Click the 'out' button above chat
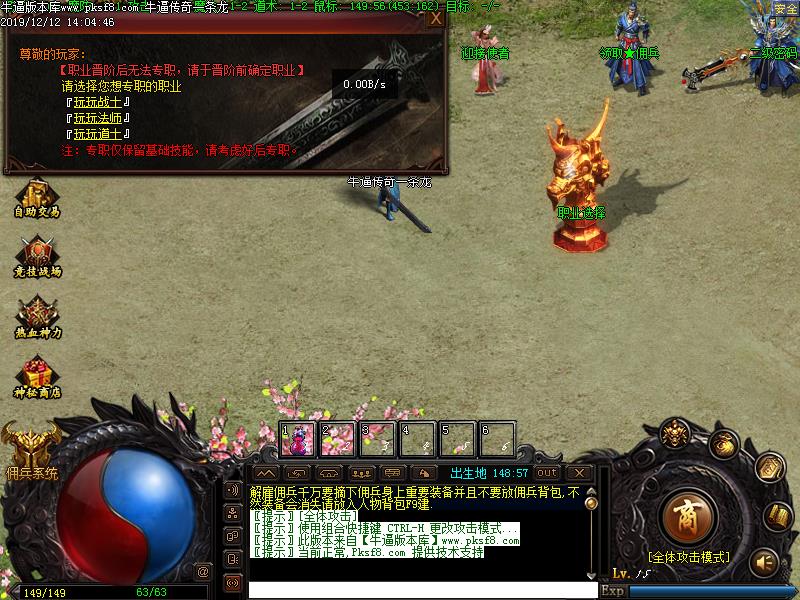 pos(547,472)
